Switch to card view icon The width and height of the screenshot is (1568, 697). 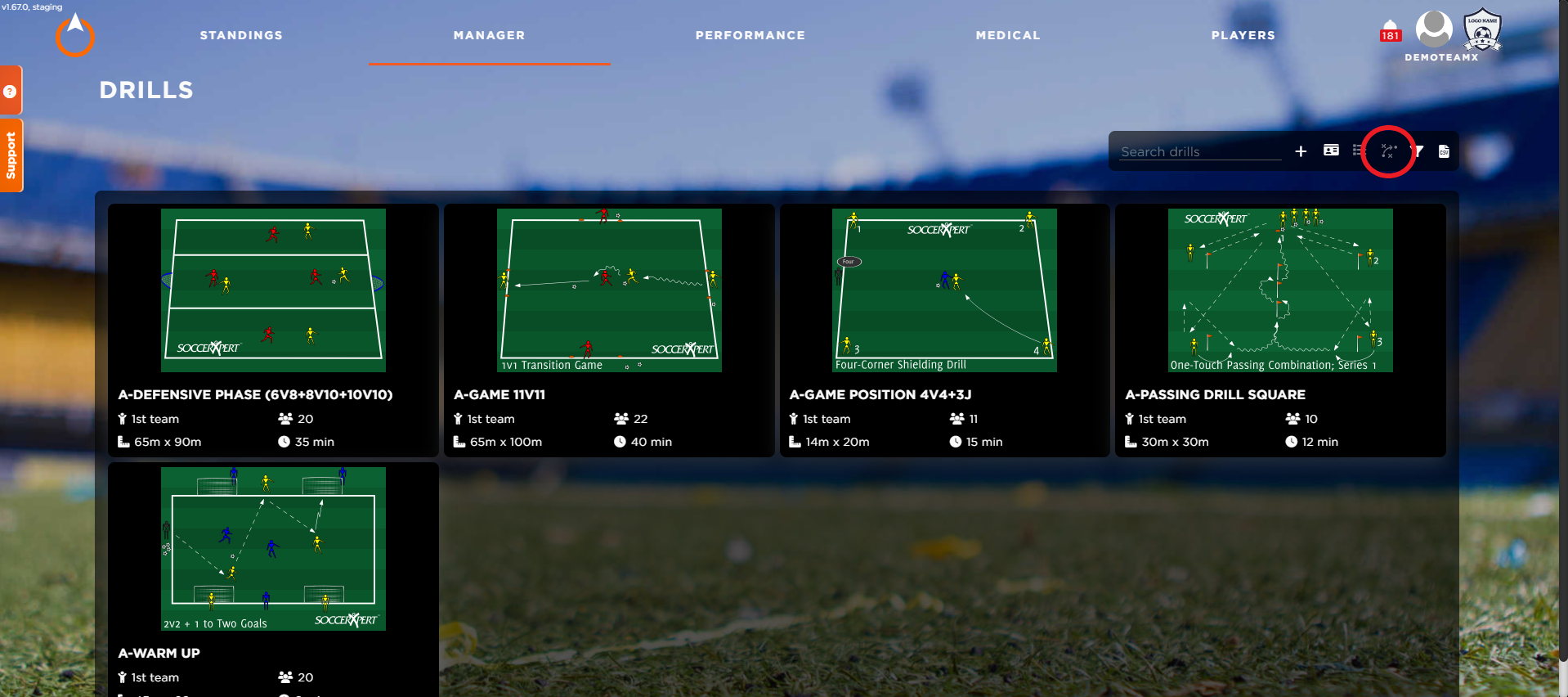pos(1331,151)
